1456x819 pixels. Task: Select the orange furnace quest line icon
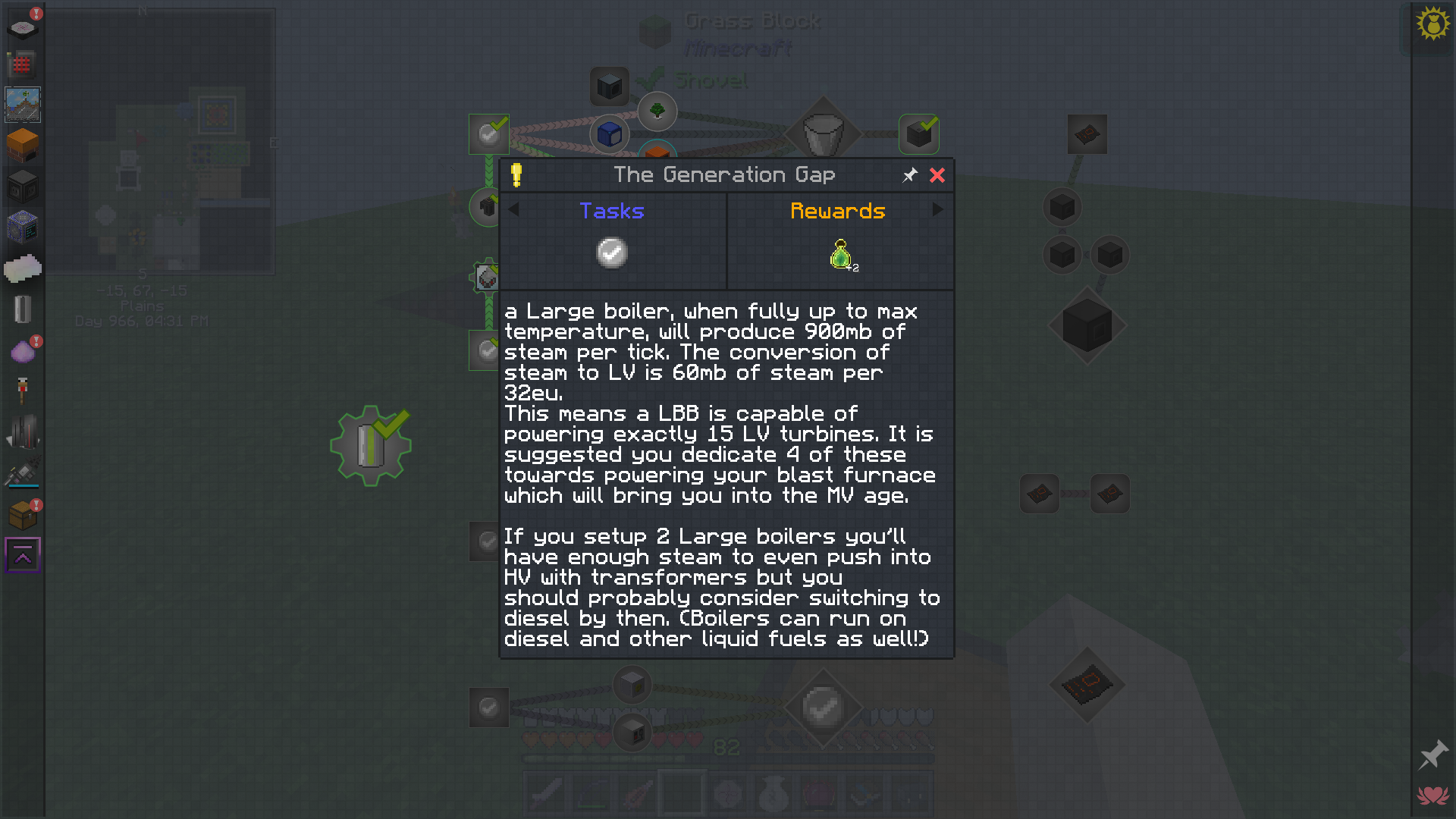coord(22,146)
